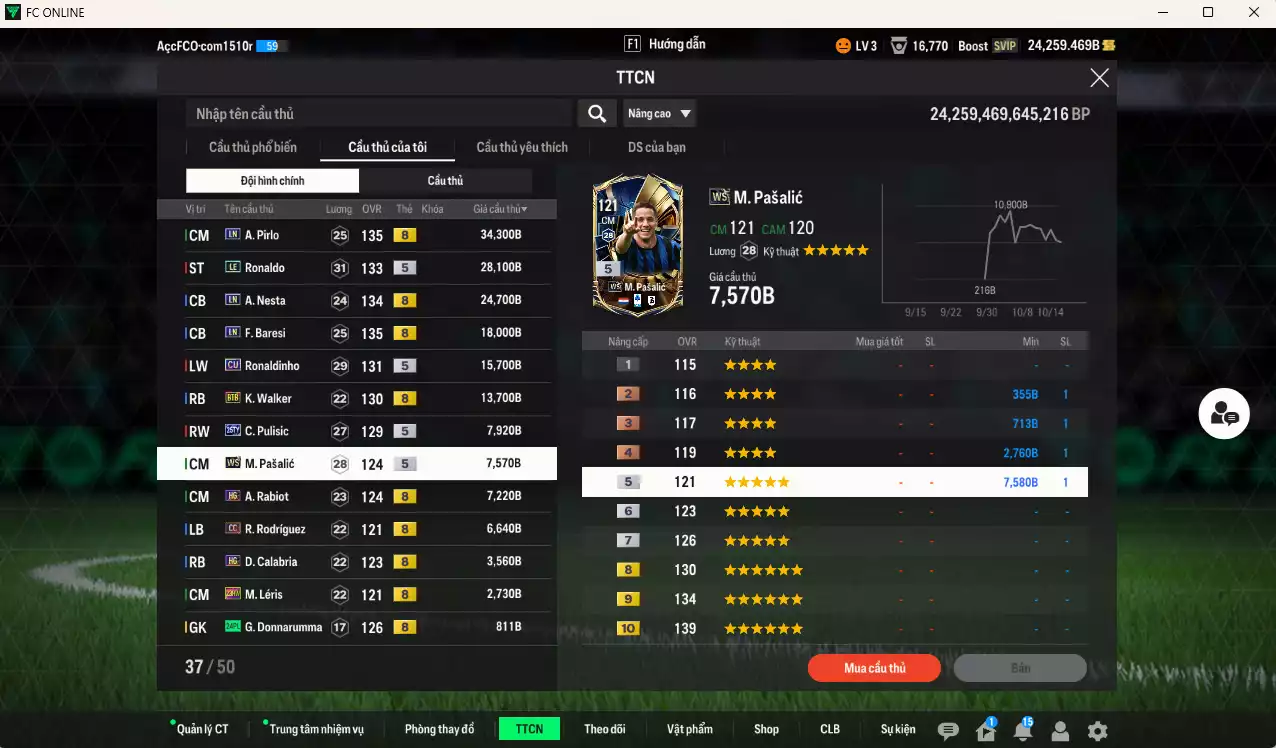This screenshot has width=1276, height=748.
Task: Minimize the FC ONLINE window
Action: [x=1163, y=13]
